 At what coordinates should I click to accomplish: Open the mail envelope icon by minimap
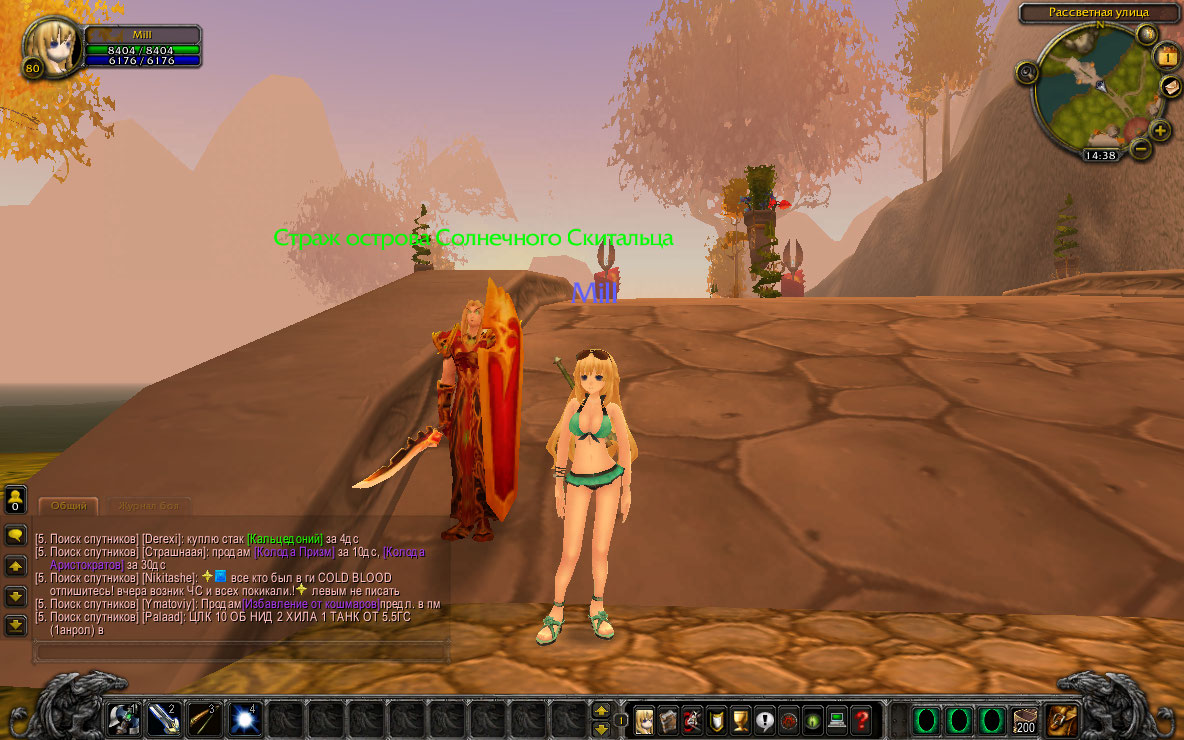[x=1171, y=87]
